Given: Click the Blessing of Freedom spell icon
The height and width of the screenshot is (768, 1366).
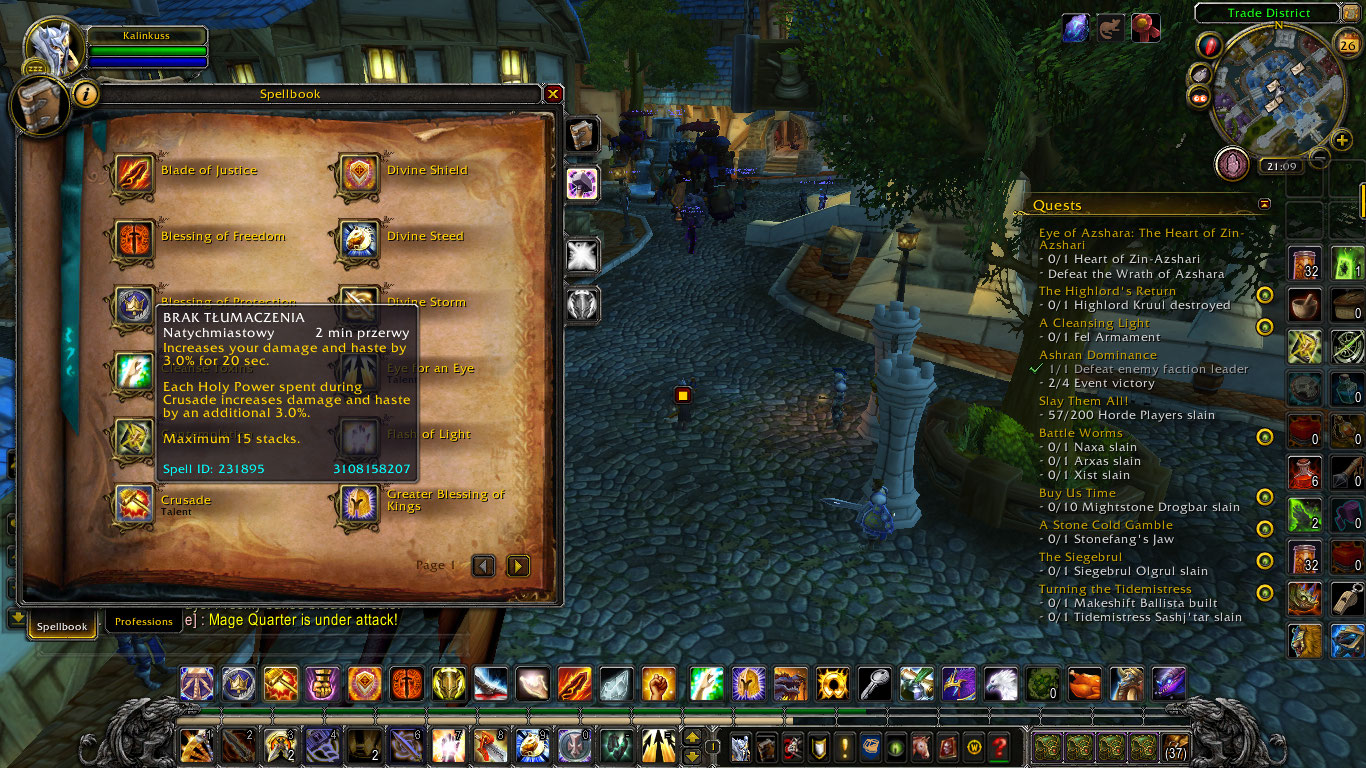Looking at the screenshot, I should (x=134, y=236).
